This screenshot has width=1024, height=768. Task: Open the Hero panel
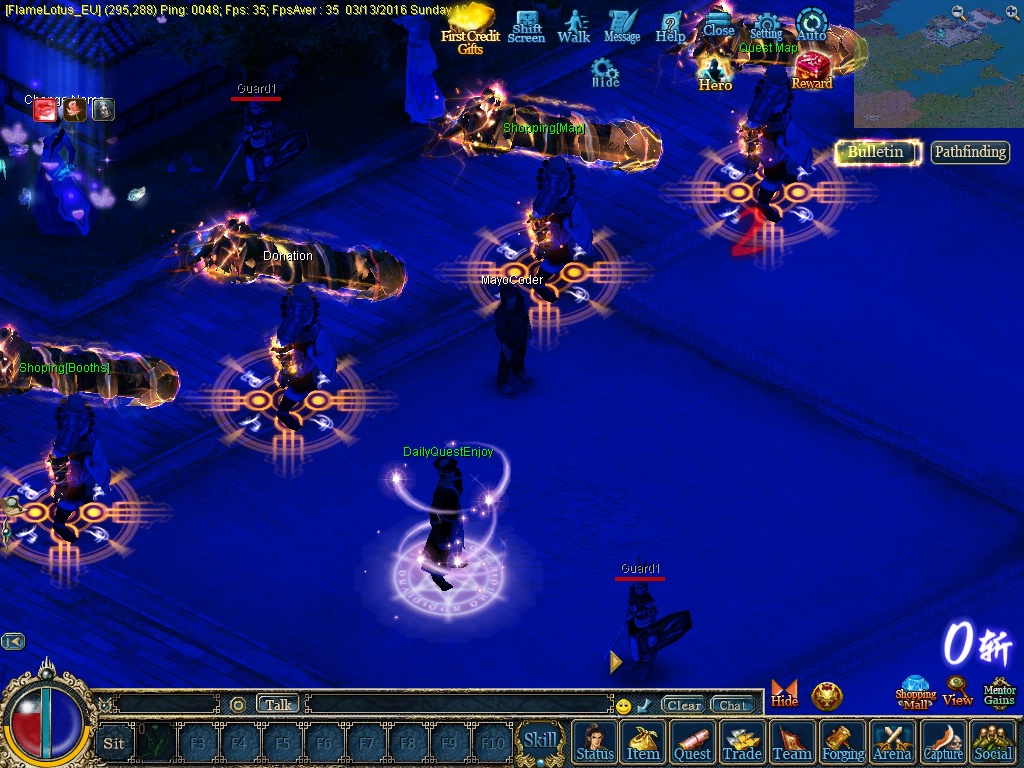tap(715, 73)
